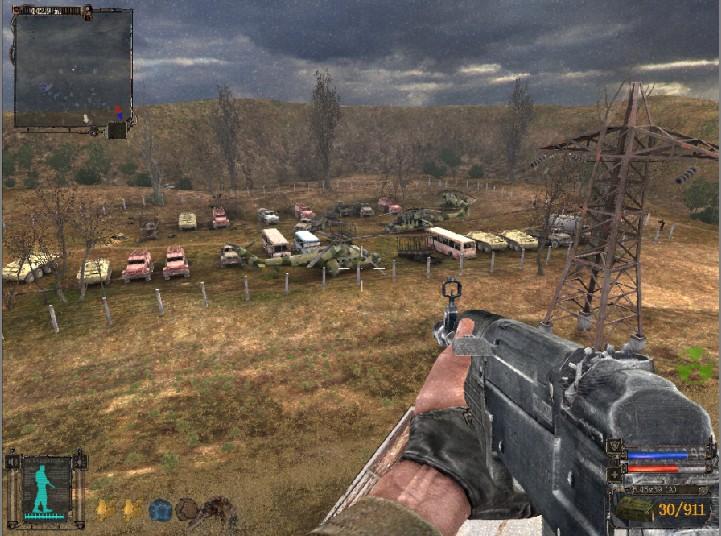
Task: Select the green radiation warning icon
Action: (x=694, y=365)
